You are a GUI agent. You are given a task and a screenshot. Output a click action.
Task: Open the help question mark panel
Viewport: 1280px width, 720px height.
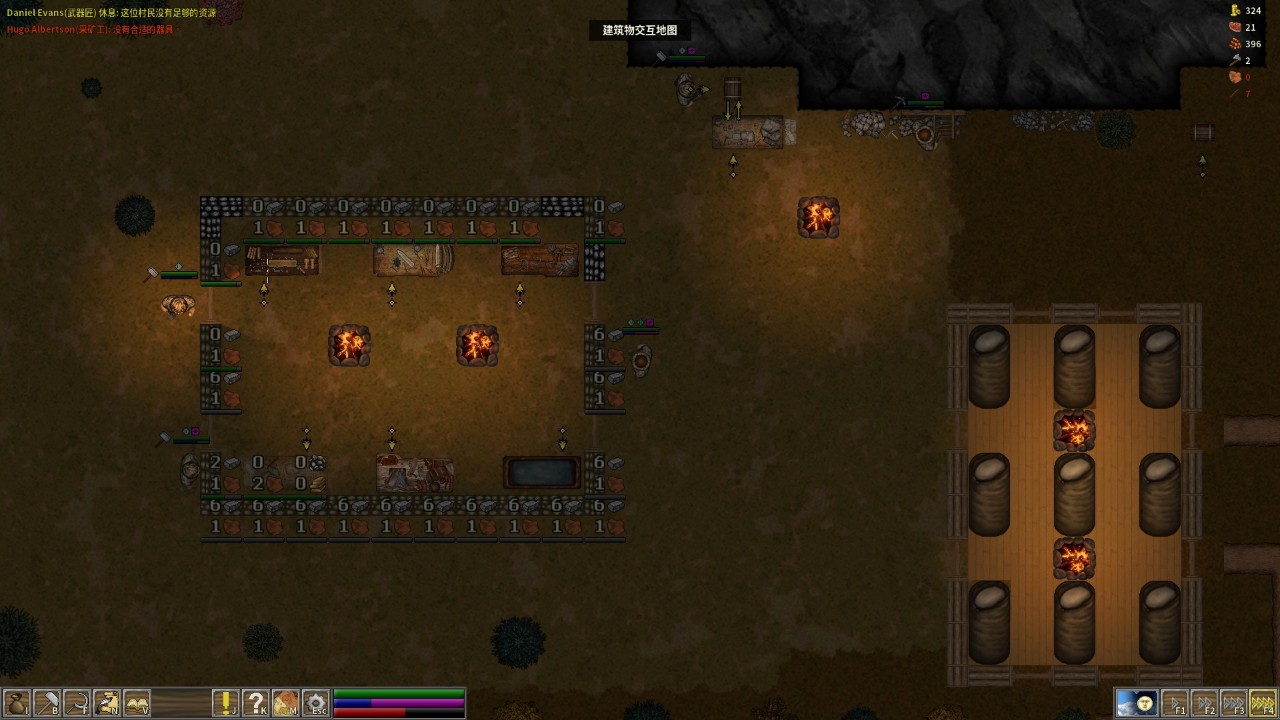[x=255, y=701]
